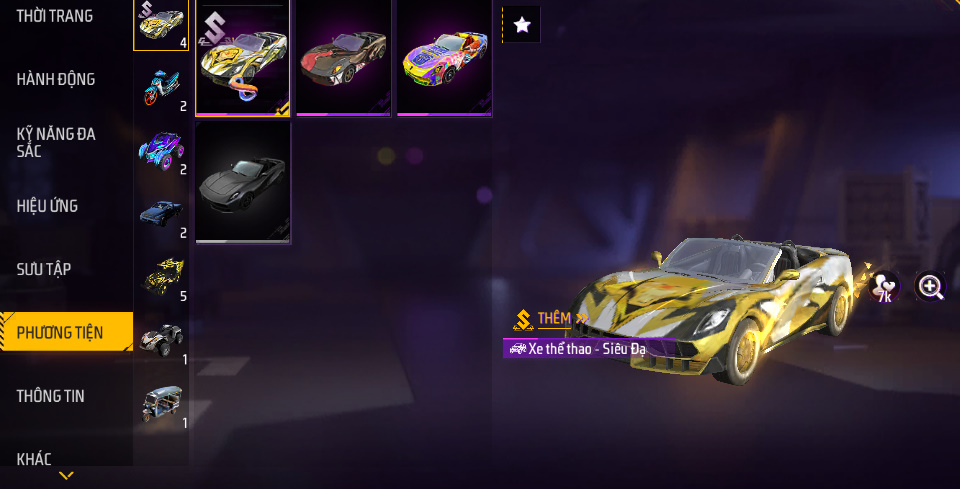Viewport: 960px width, 489px height.
Task: Go to the Hiệu Ứng section
Action: pyautogui.click(x=48, y=206)
